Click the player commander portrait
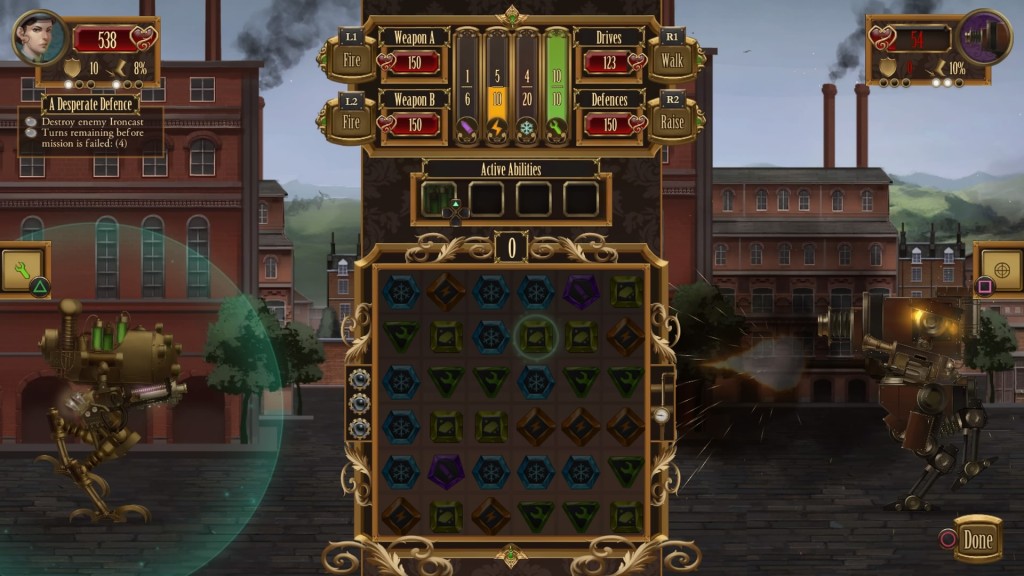1024x576 pixels. (40, 37)
